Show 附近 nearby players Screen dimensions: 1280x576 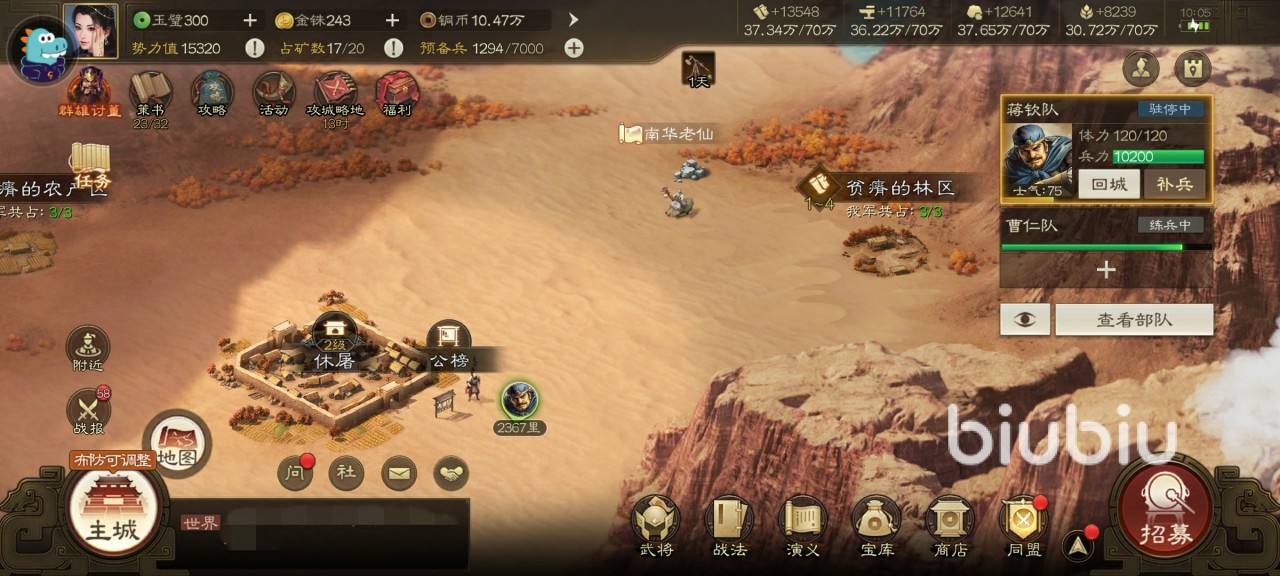coord(88,350)
